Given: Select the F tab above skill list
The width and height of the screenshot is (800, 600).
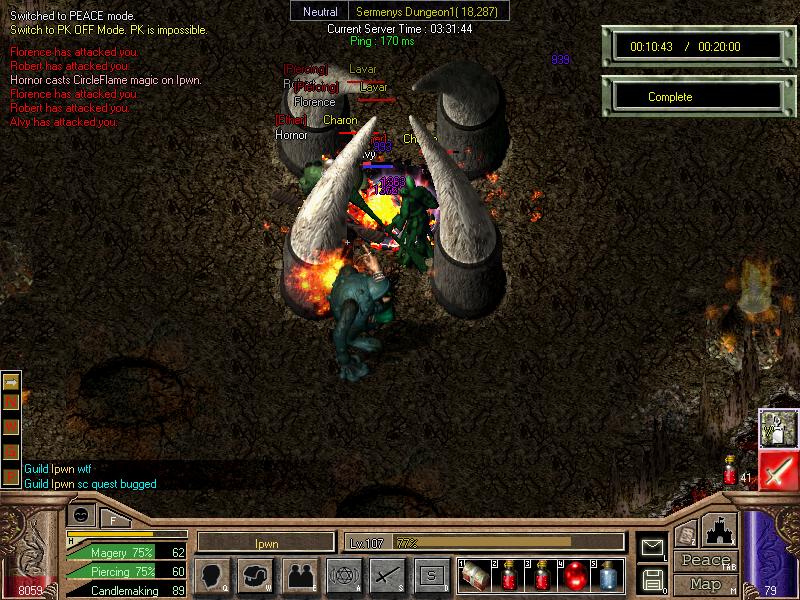Looking at the screenshot, I should tap(114, 518).
